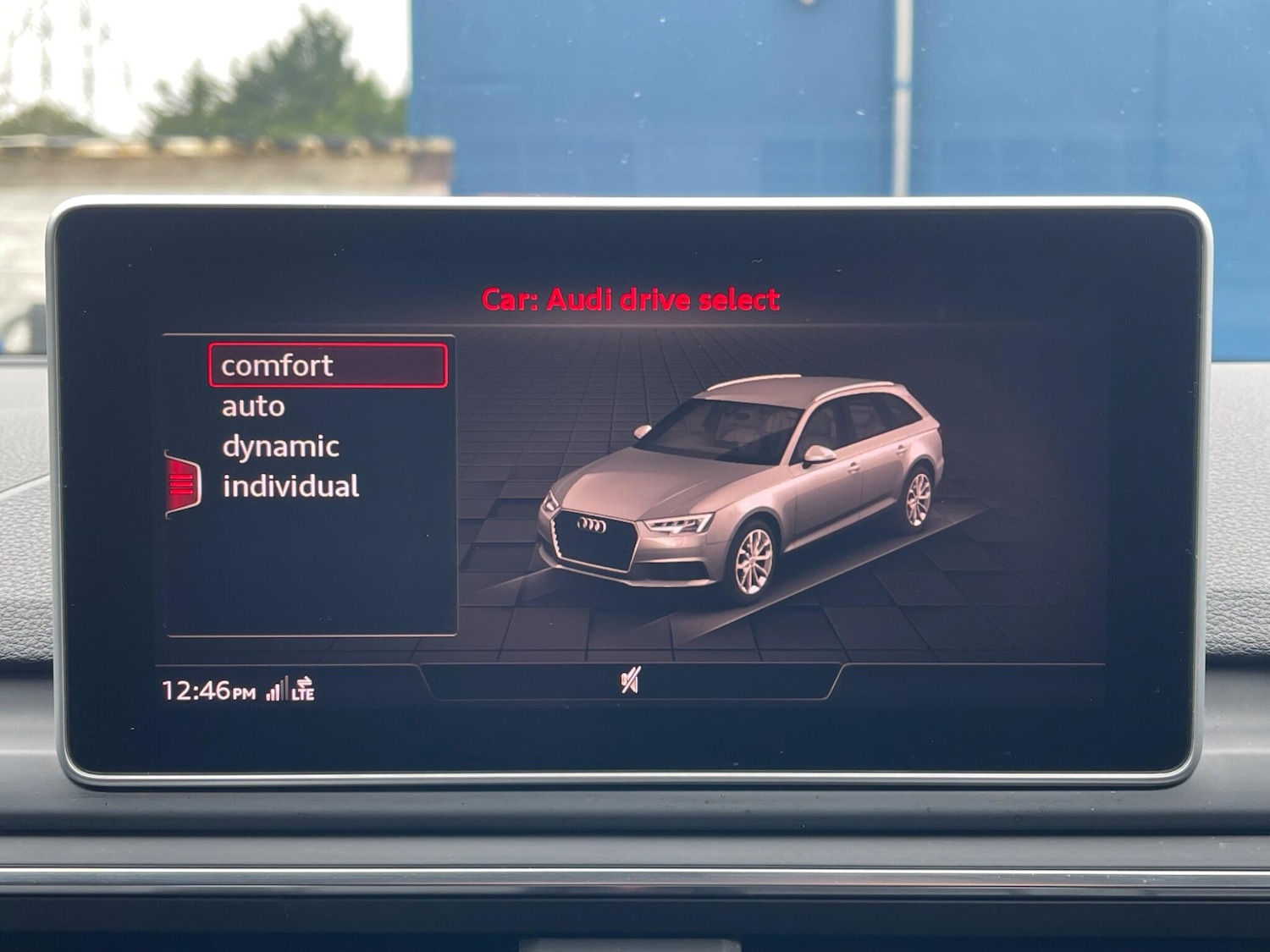Click the clock showing 12:46 PM

coord(207,691)
